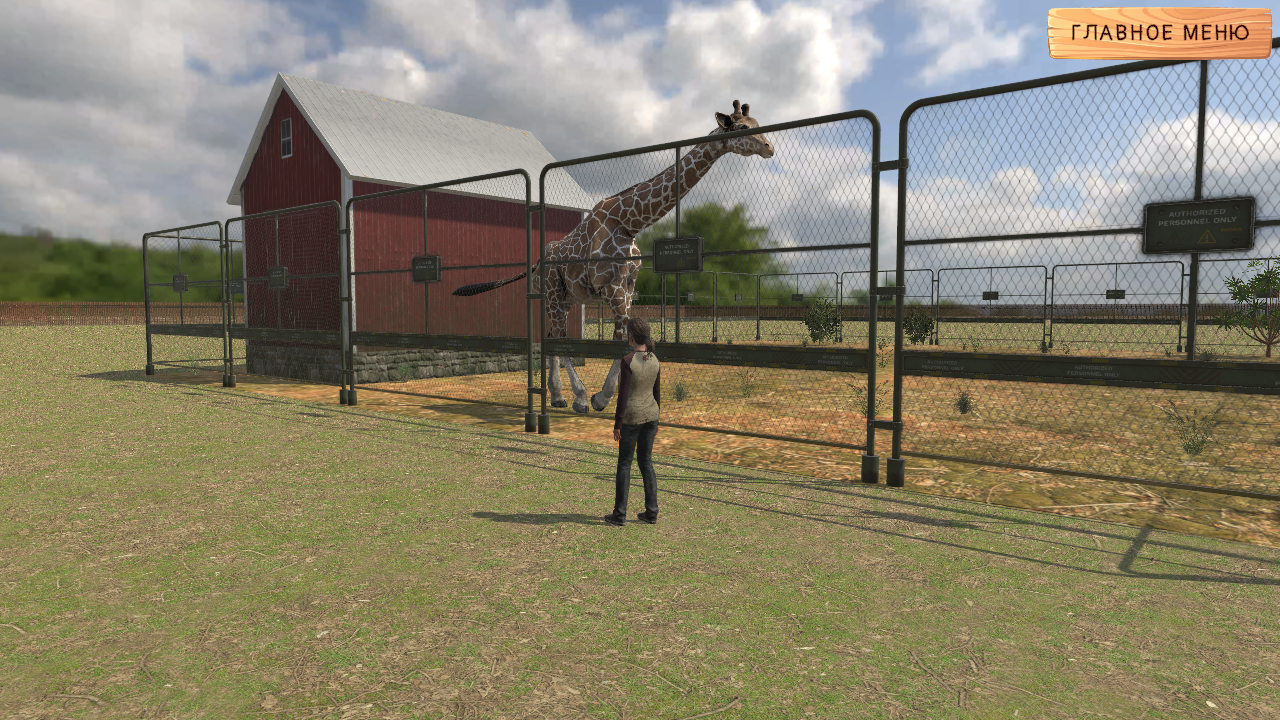1280x720 pixels.
Task: Click the red warning triangle on the sign
Action: tap(1174, 238)
